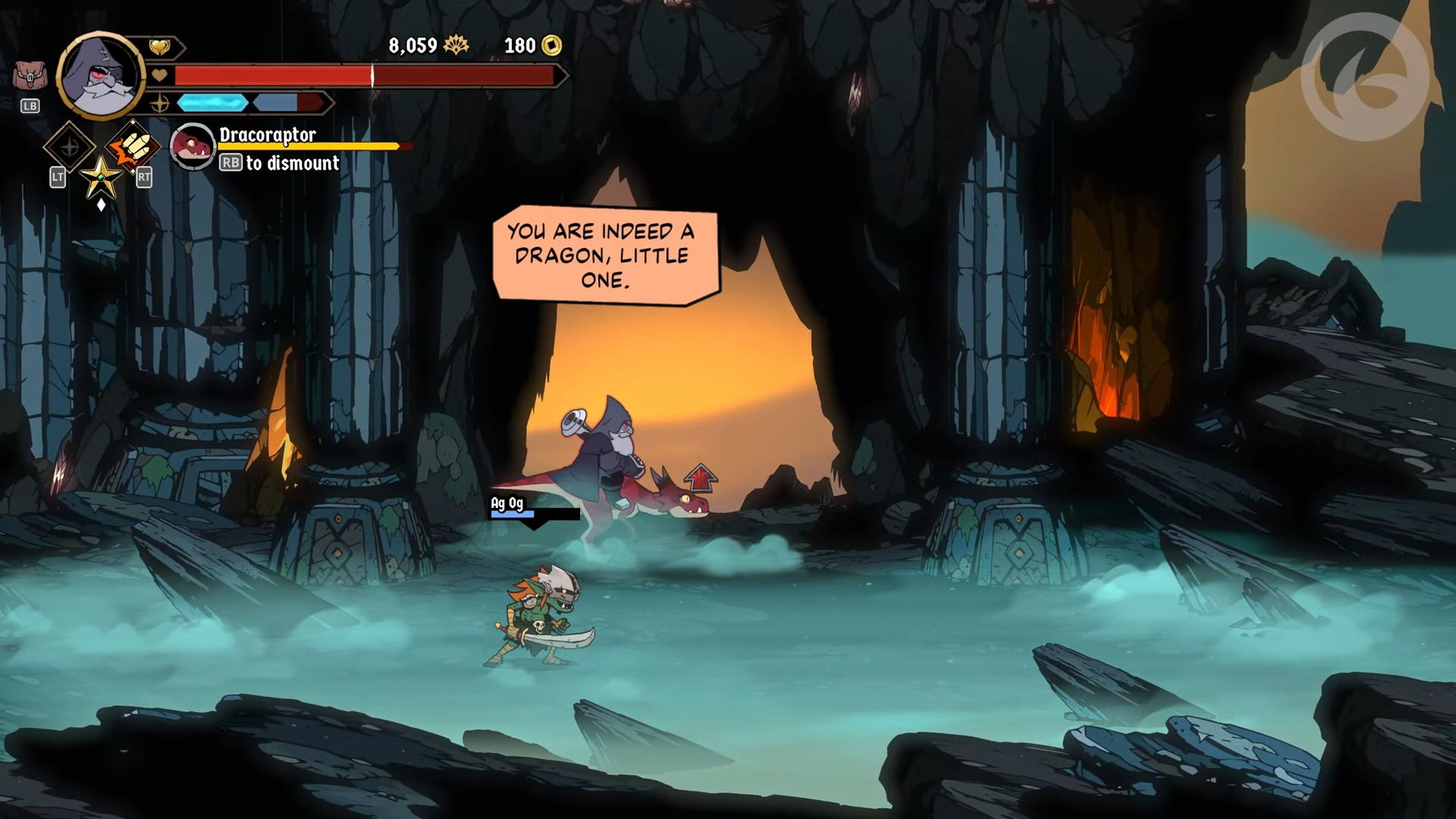Click the hooded bearded hero portrait
The image size is (1456, 819).
tap(101, 76)
